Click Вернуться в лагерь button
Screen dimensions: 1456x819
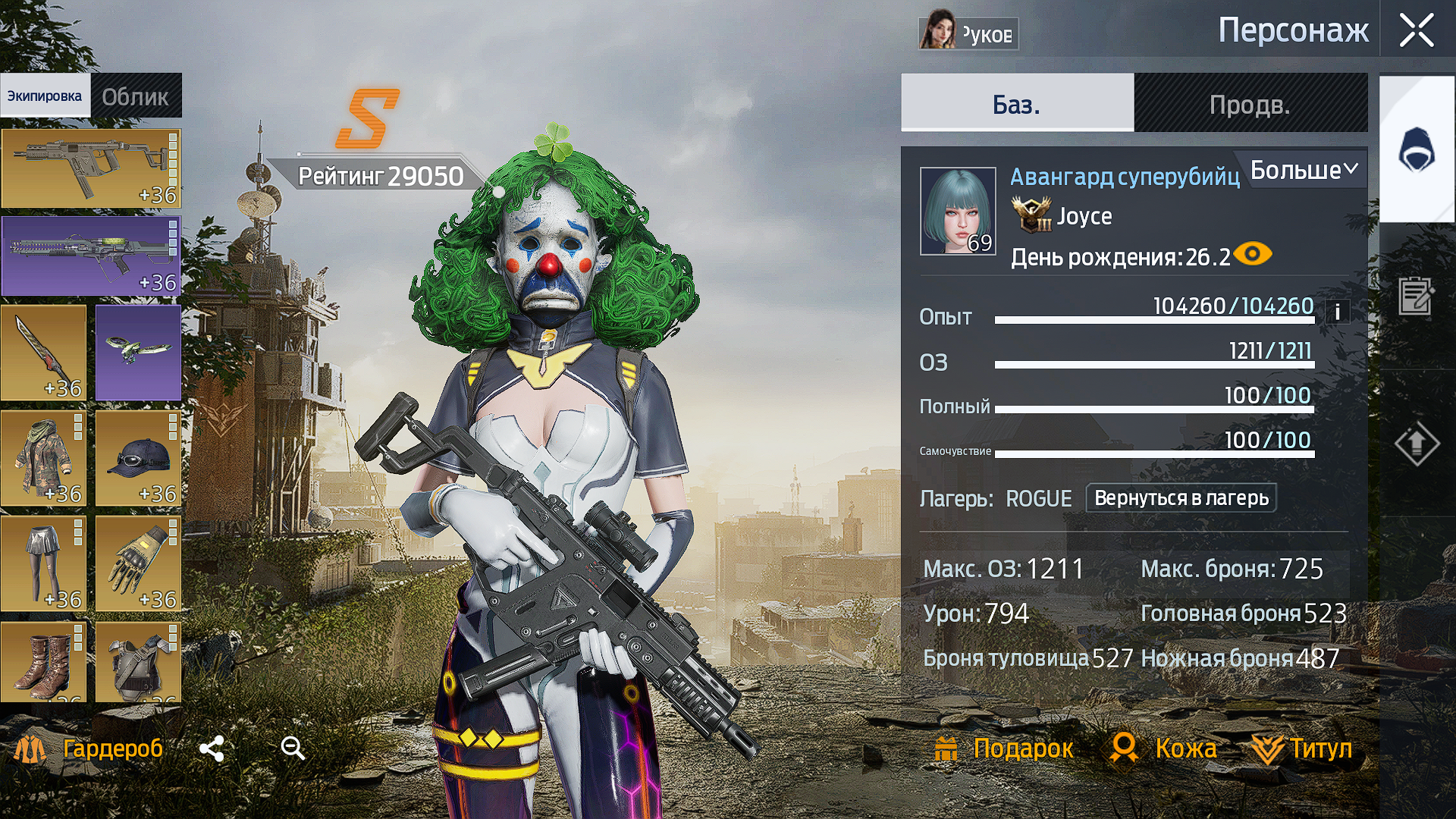pyautogui.click(x=1181, y=498)
